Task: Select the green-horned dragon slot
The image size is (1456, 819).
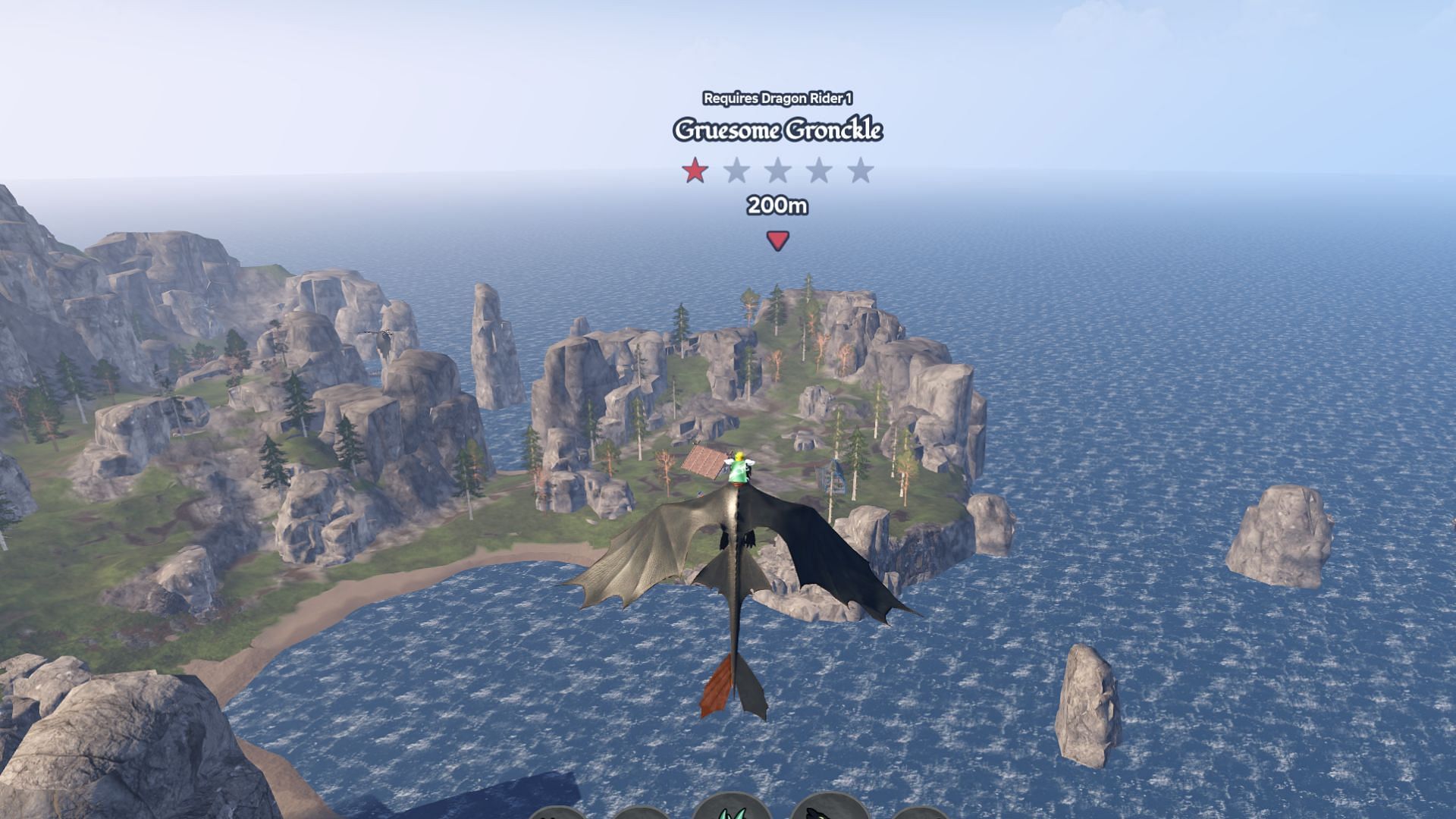Action: pyautogui.click(x=733, y=809)
